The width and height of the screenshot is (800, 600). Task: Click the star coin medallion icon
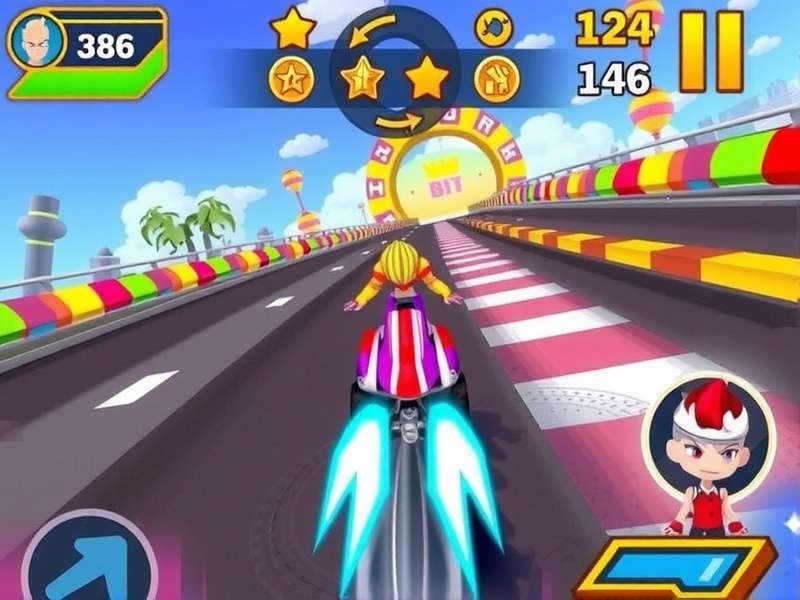point(291,79)
